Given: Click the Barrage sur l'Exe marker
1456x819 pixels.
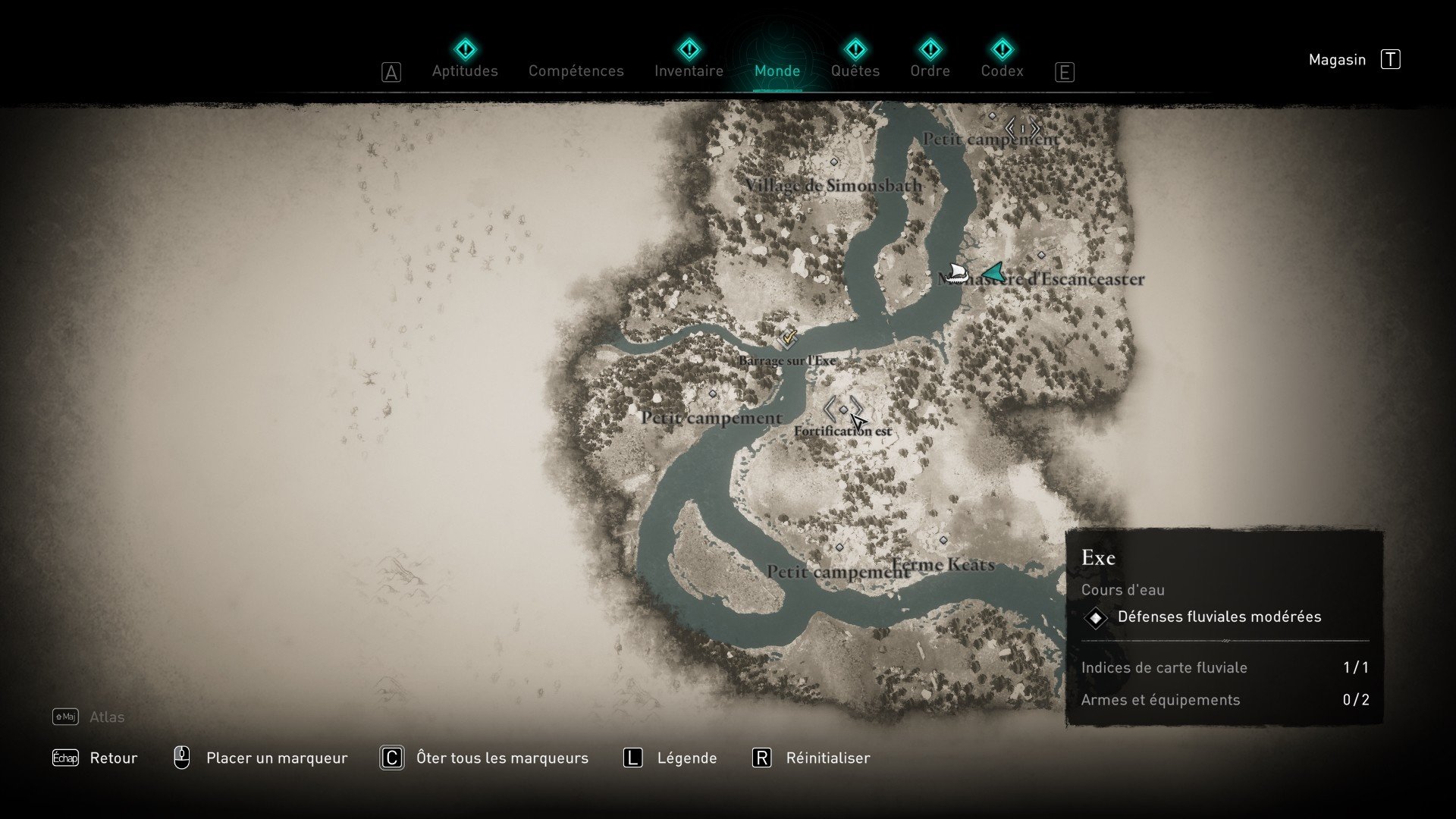Looking at the screenshot, I should (x=788, y=338).
